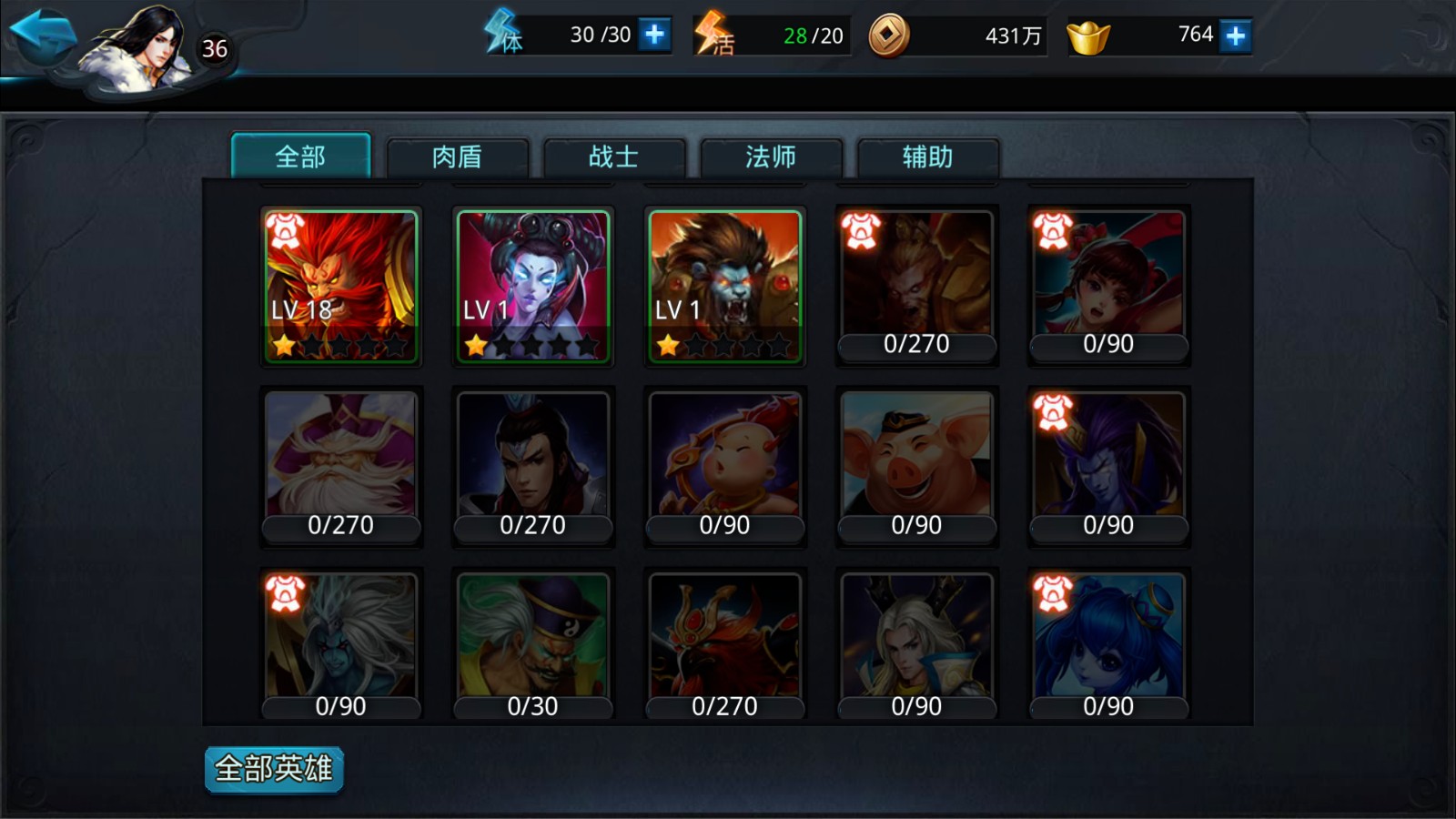Select the red-armored horned warrior hero
Image resolution: width=1456 pixels, height=819 pixels.
coord(725,646)
